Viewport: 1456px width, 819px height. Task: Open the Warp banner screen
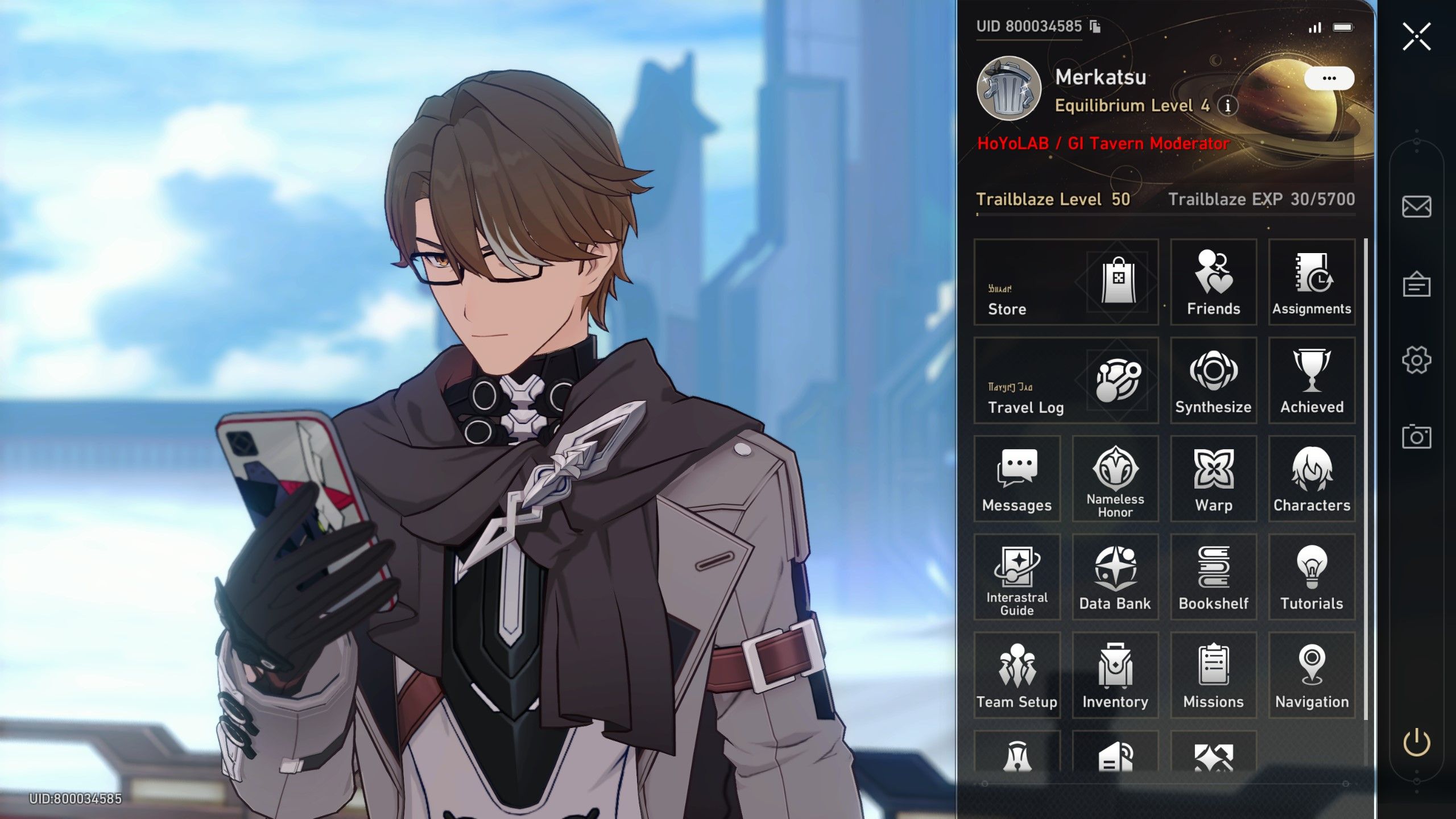tap(1213, 478)
